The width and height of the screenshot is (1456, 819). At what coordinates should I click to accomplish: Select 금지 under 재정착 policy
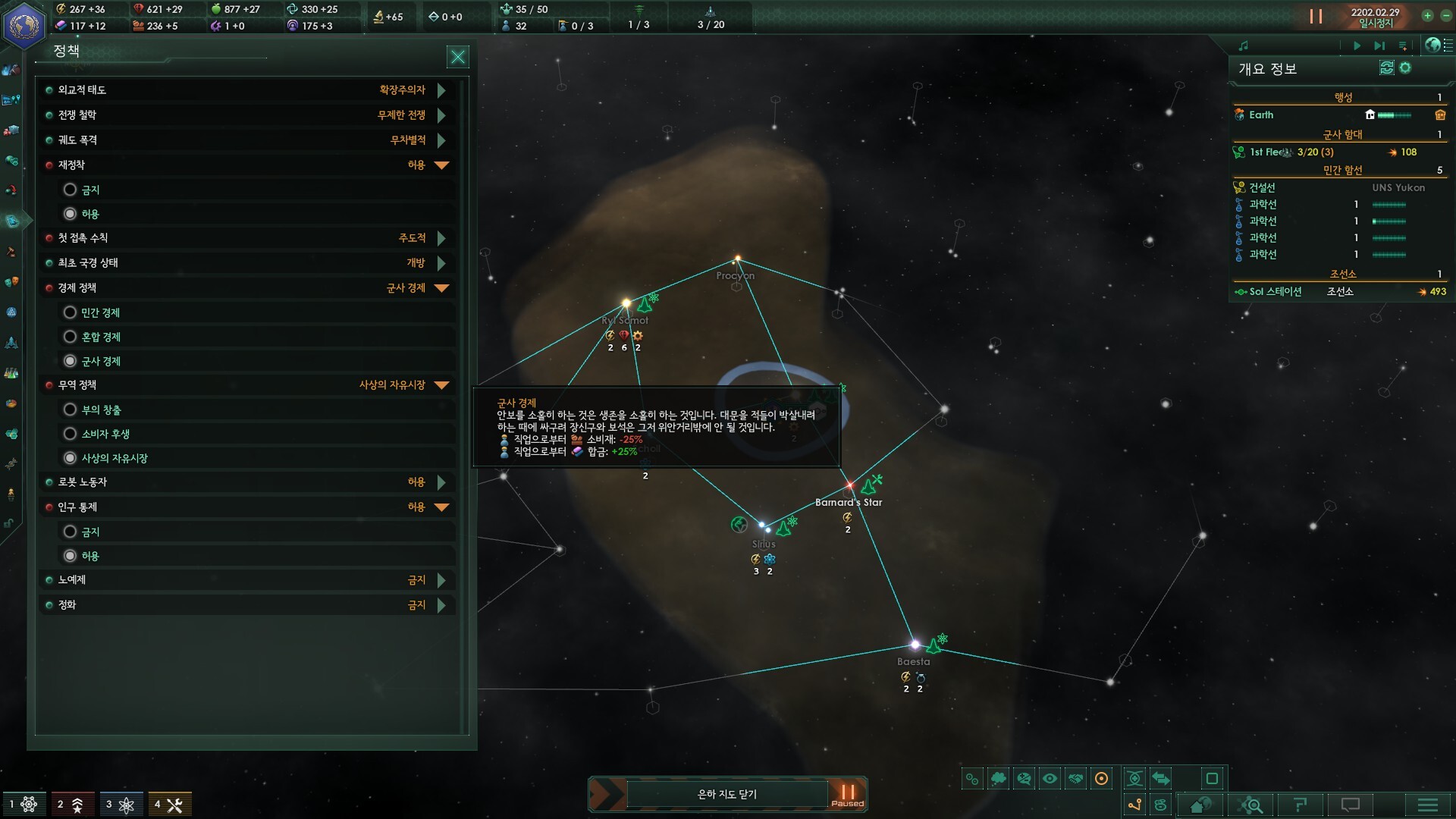point(71,190)
